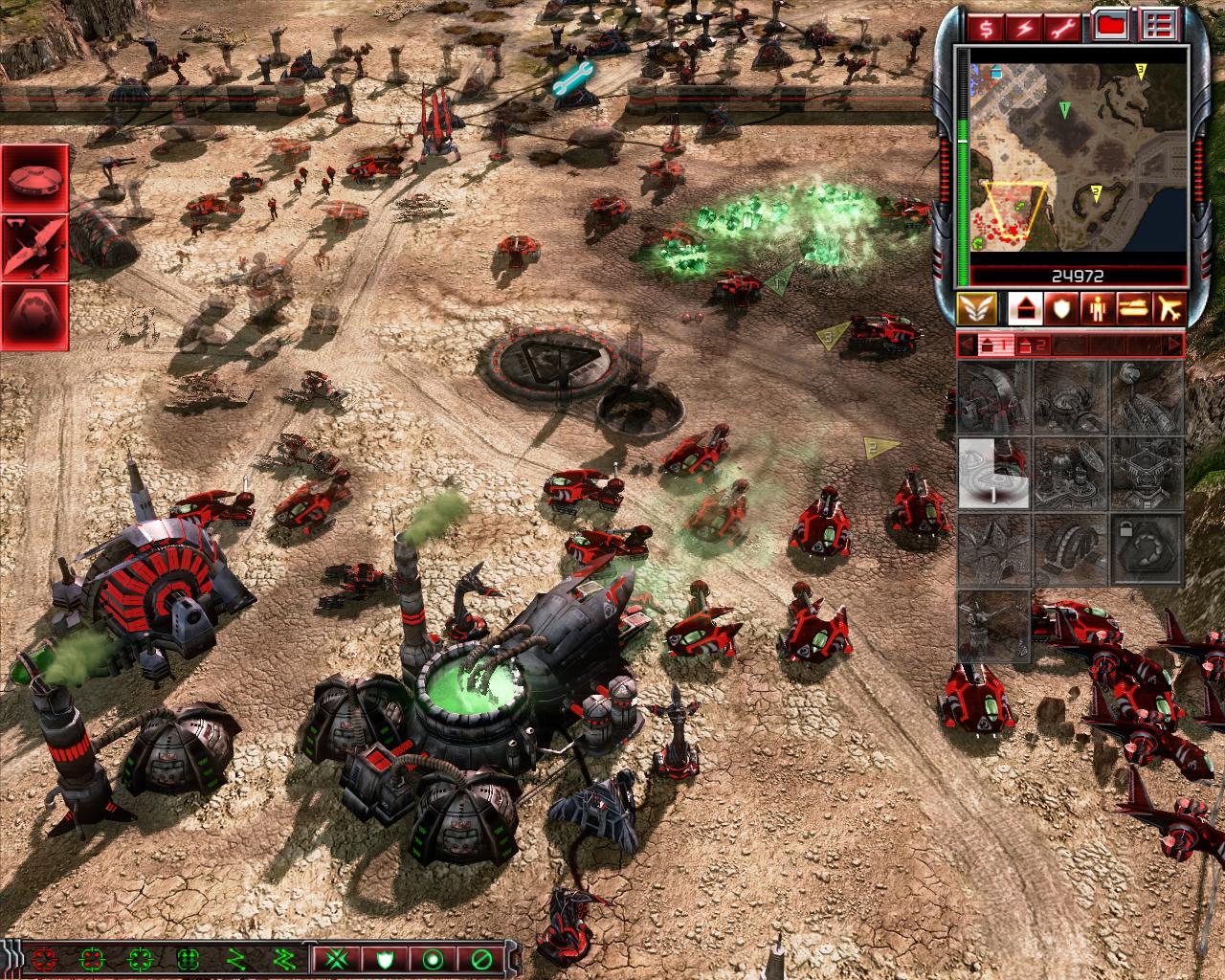Select the winged rank emblem button
Viewport: 1225px width, 980px height.
[x=977, y=308]
